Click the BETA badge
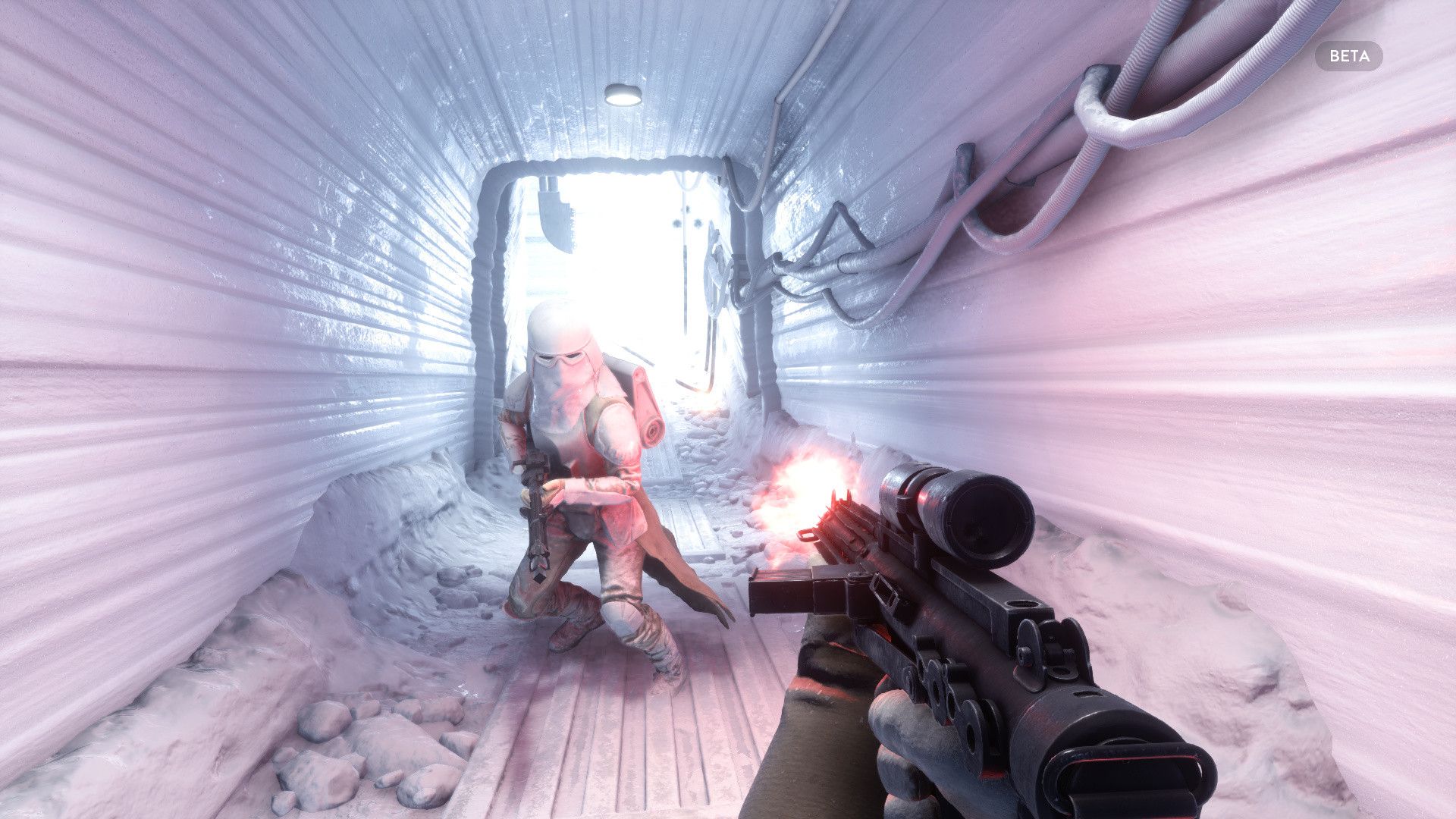 pyautogui.click(x=1348, y=56)
